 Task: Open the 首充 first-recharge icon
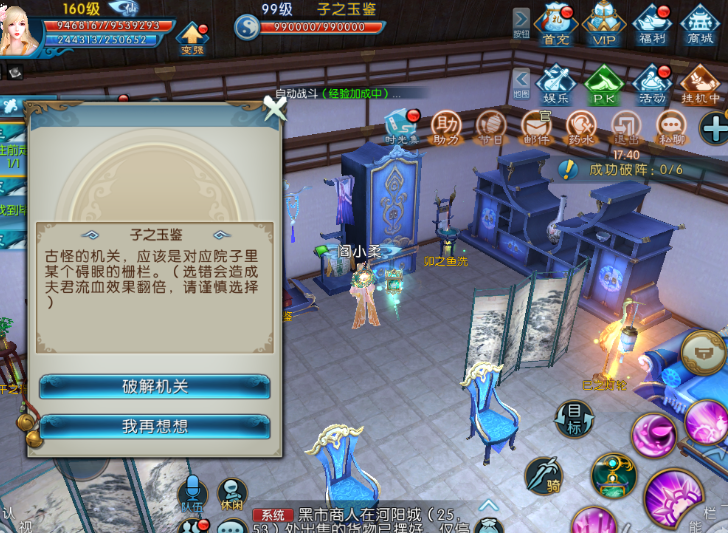tap(556, 25)
